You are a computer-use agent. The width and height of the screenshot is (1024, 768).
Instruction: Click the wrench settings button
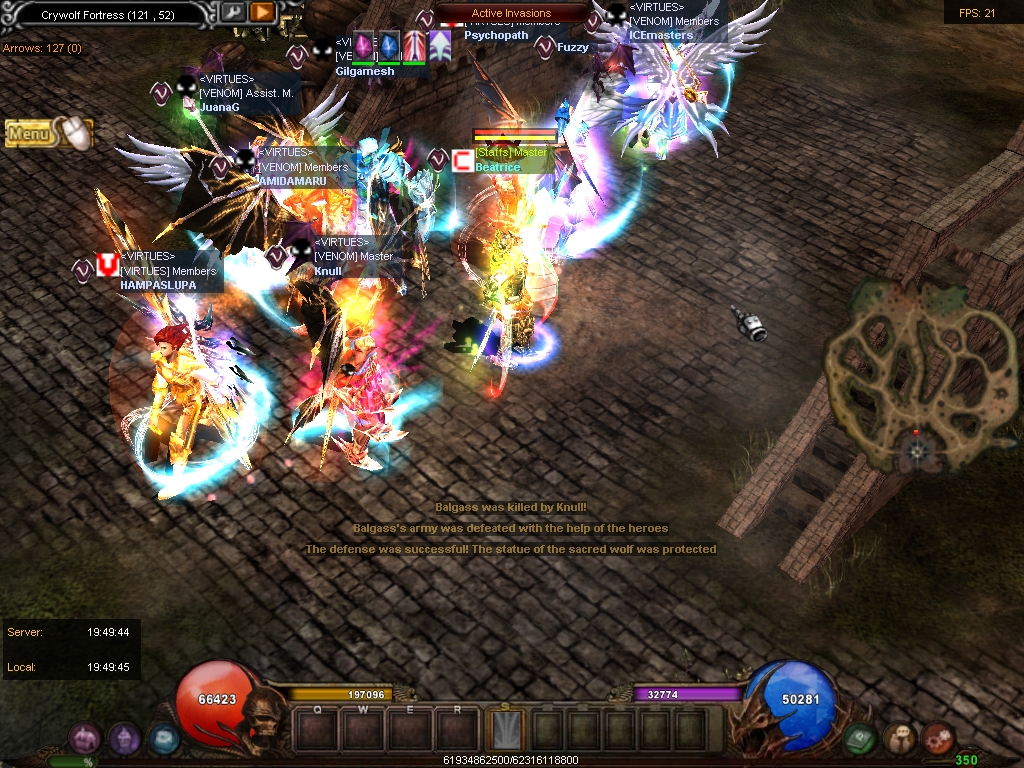pos(232,13)
